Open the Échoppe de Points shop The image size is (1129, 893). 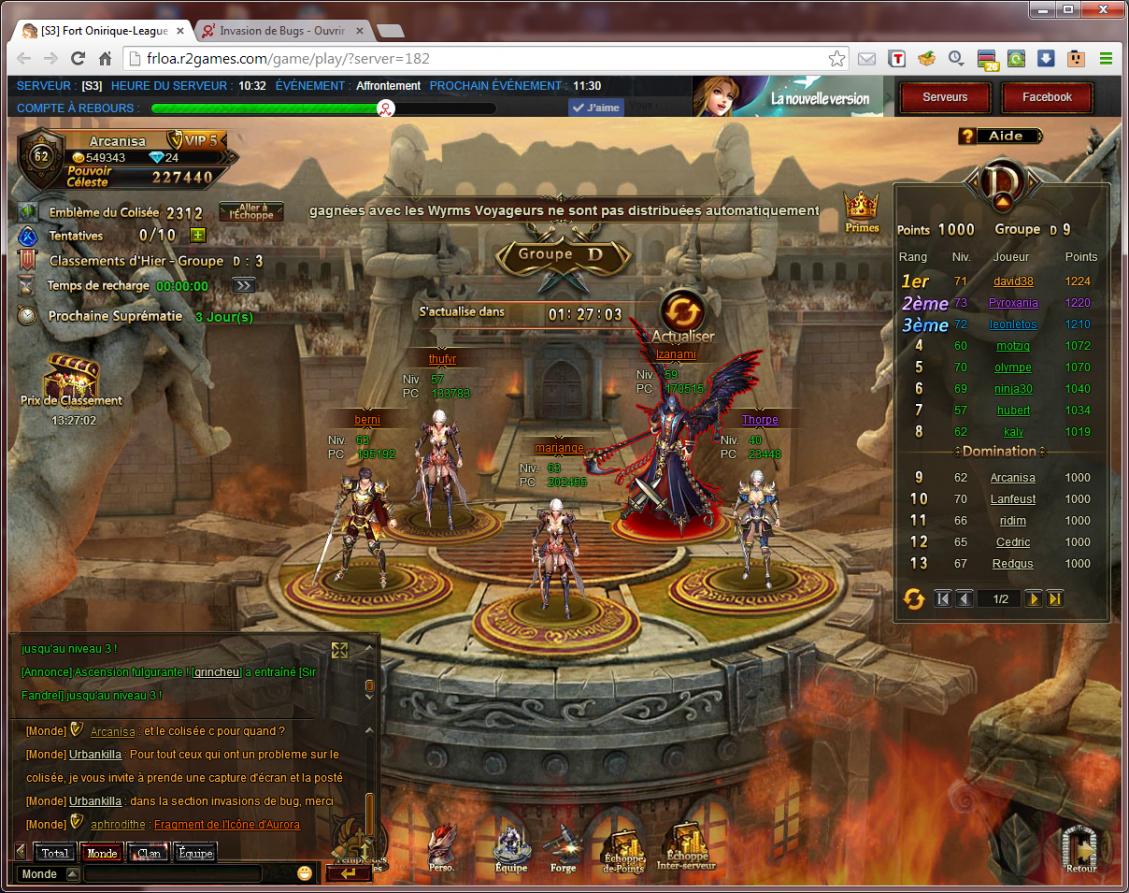624,849
